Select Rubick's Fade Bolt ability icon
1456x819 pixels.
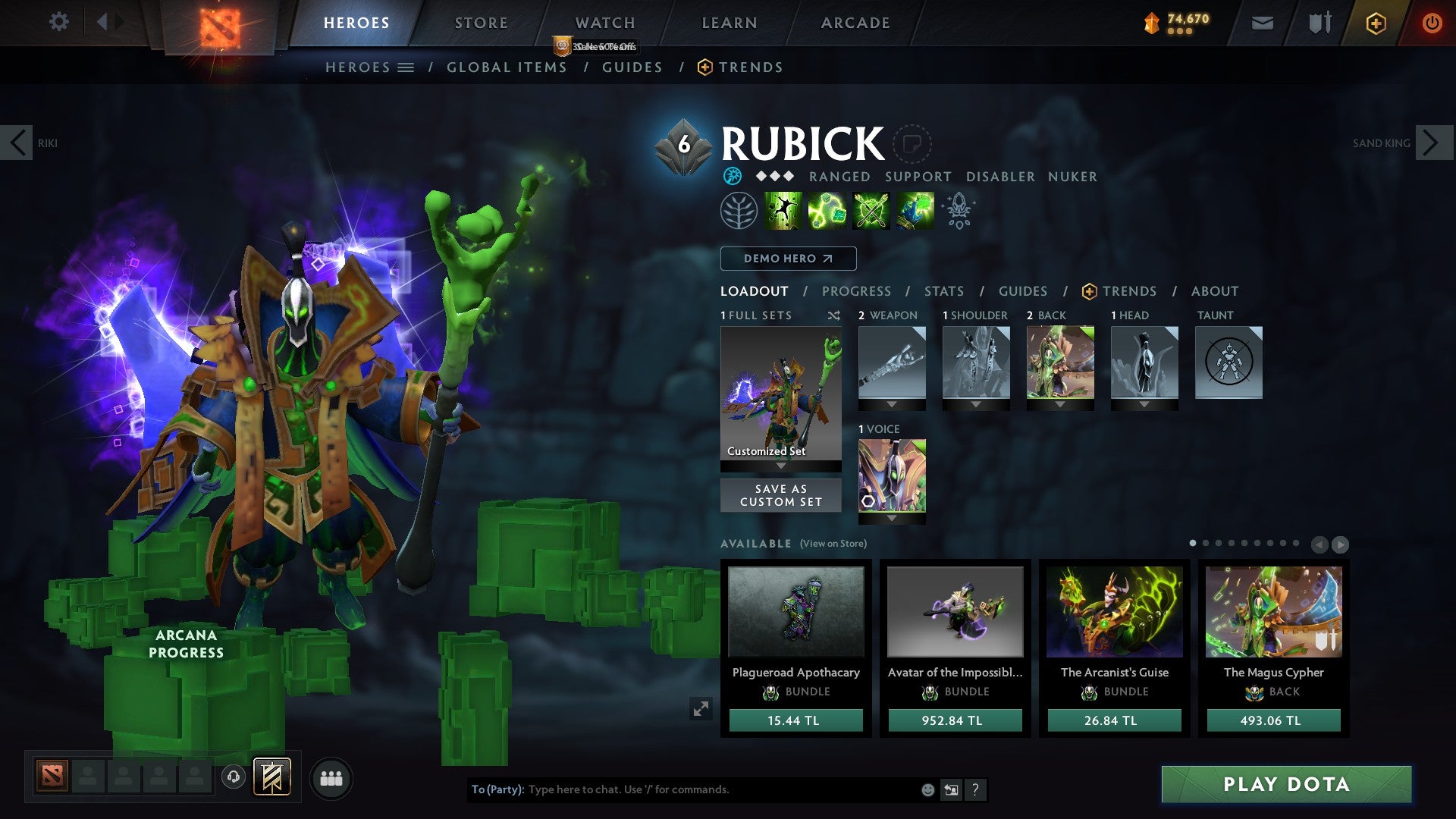[829, 211]
